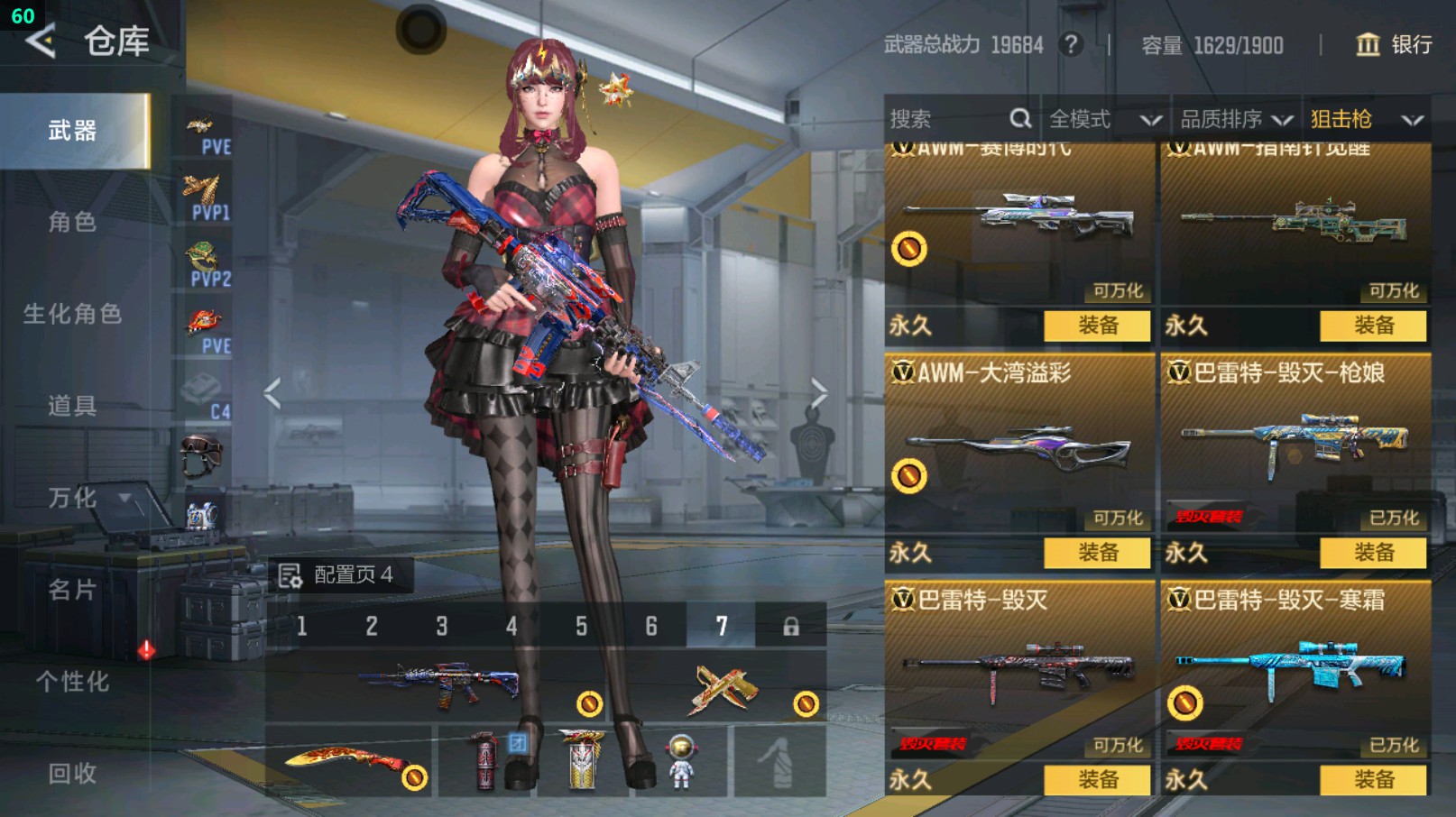Select loadout slot number 3
The height and width of the screenshot is (817, 1456).
442,626
